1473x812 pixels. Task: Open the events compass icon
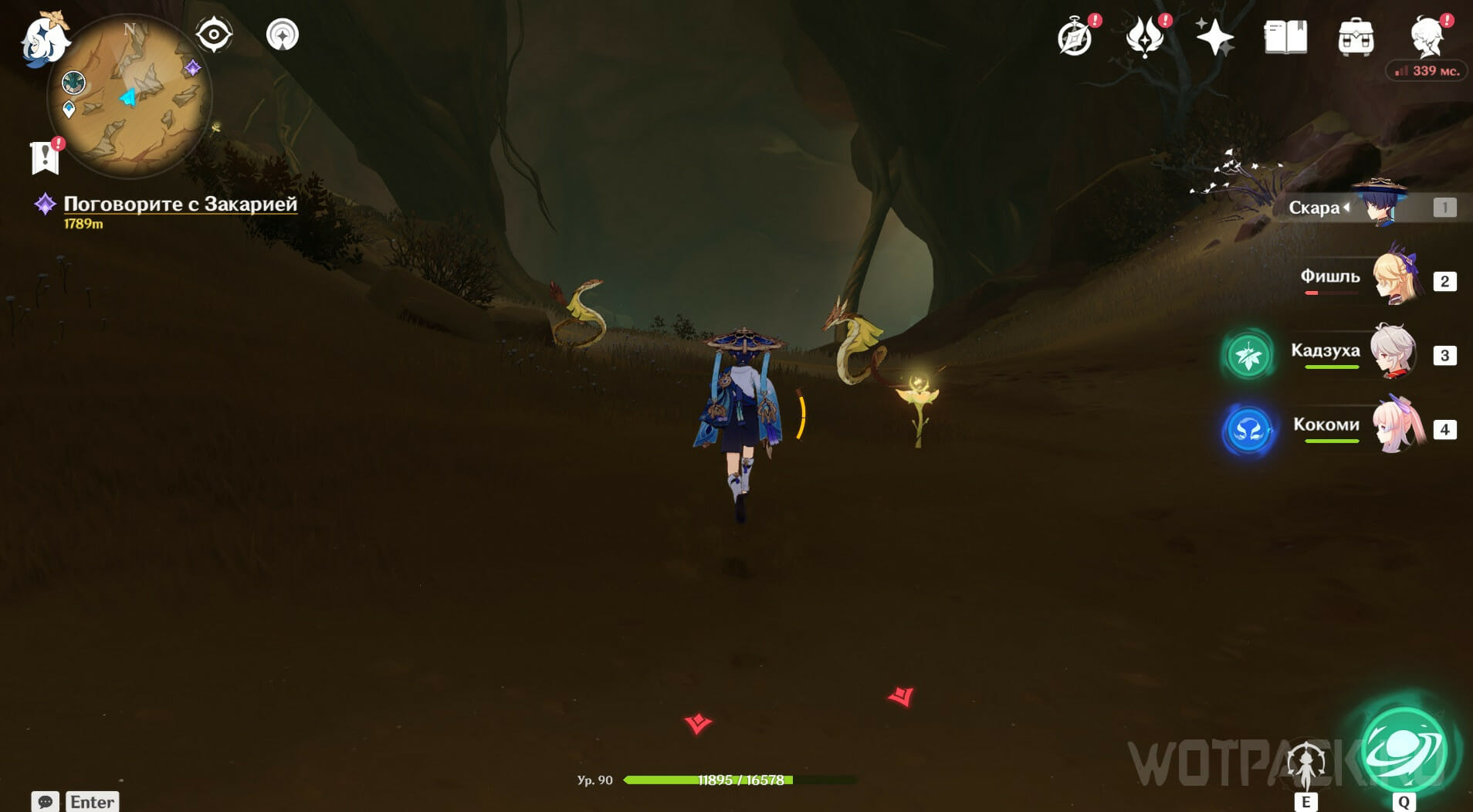pos(1075,37)
